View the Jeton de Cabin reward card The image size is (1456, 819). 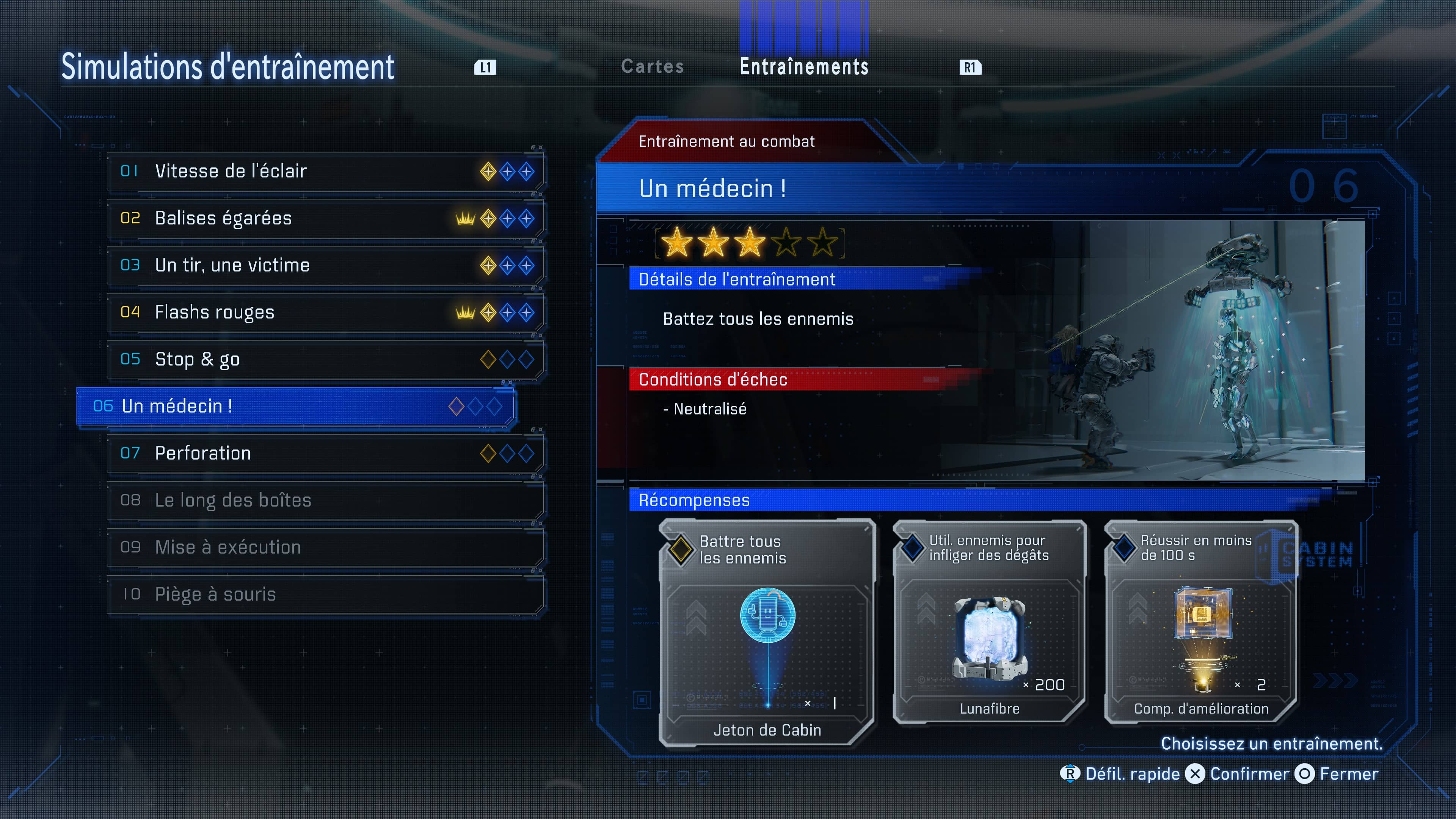pos(767,633)
